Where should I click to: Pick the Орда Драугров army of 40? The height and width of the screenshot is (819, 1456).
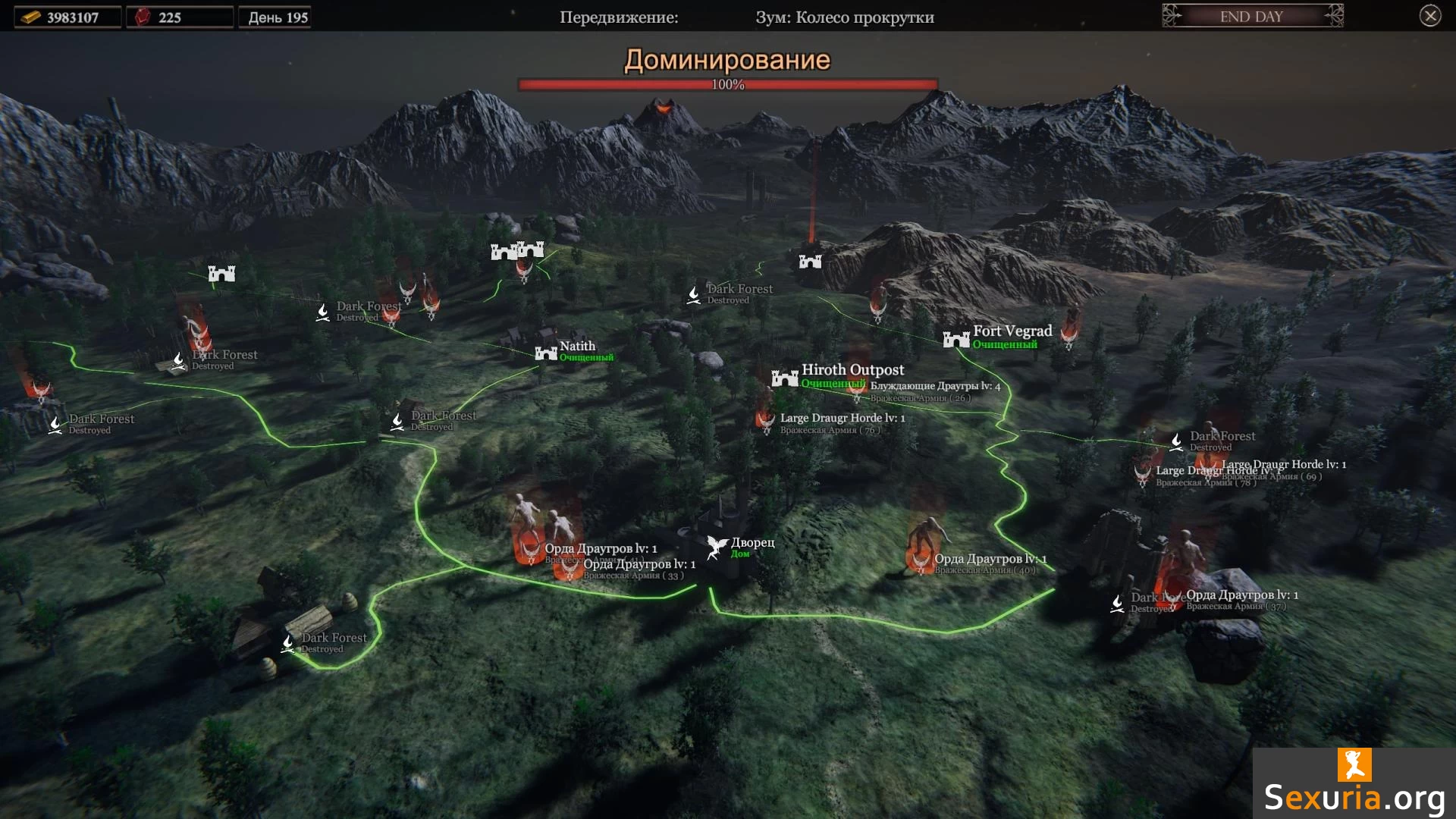(x=921, y=561)
